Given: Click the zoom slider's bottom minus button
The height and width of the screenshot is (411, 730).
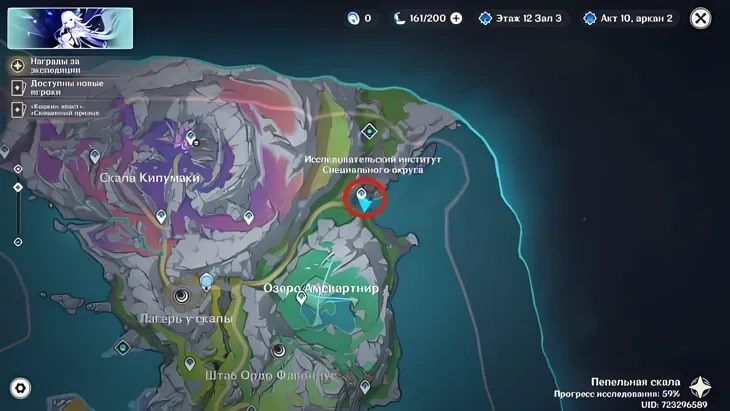Looking at the screenshot, I should coord(17,242).
